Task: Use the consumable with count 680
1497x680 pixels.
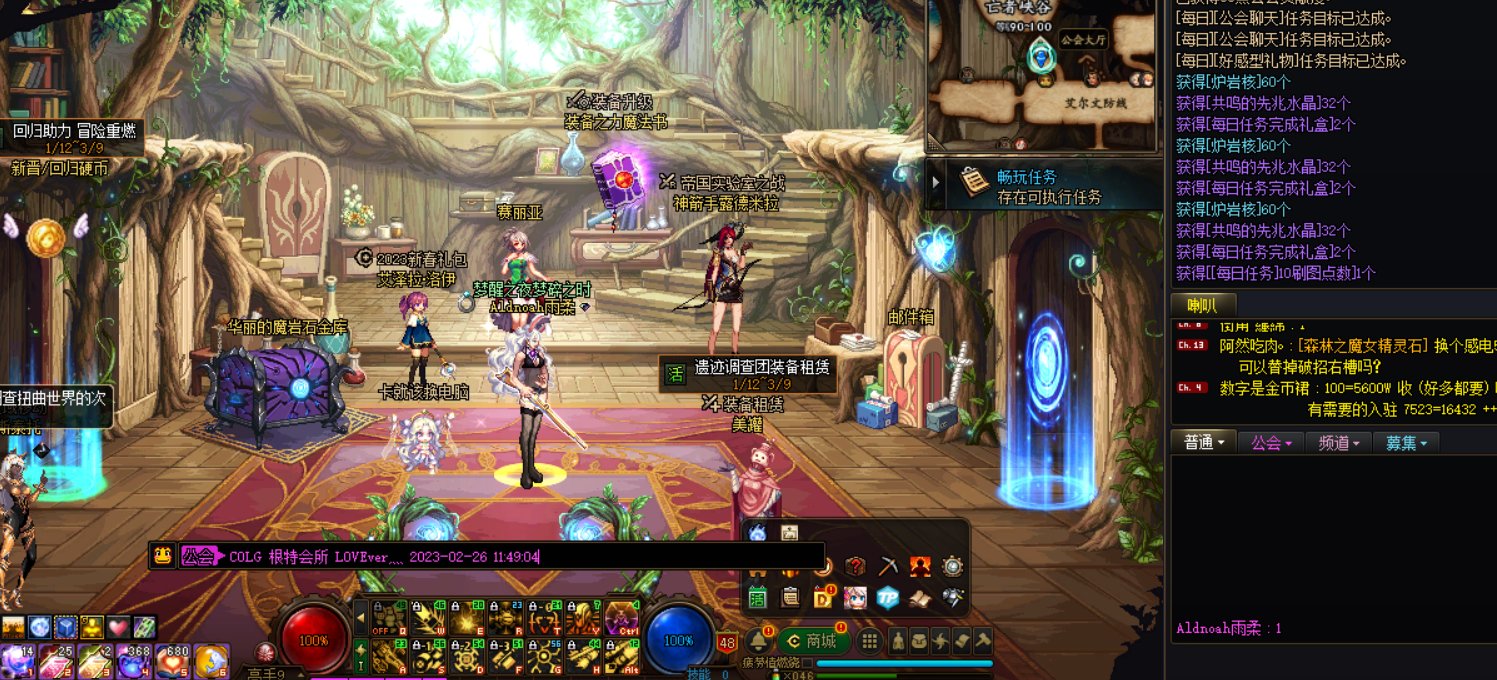Action: (x=172, y=661)
